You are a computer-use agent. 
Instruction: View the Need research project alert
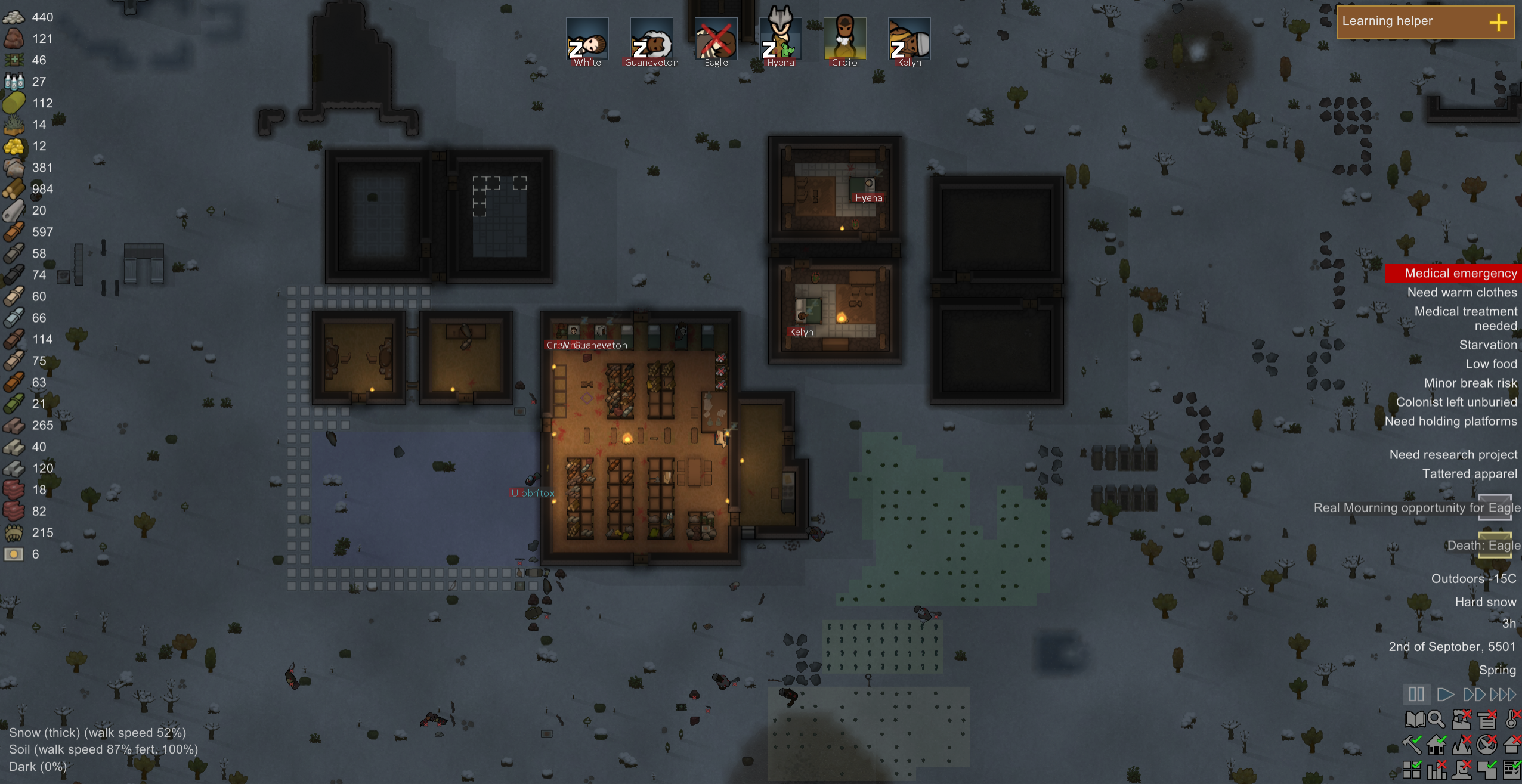pos(1453,454)
